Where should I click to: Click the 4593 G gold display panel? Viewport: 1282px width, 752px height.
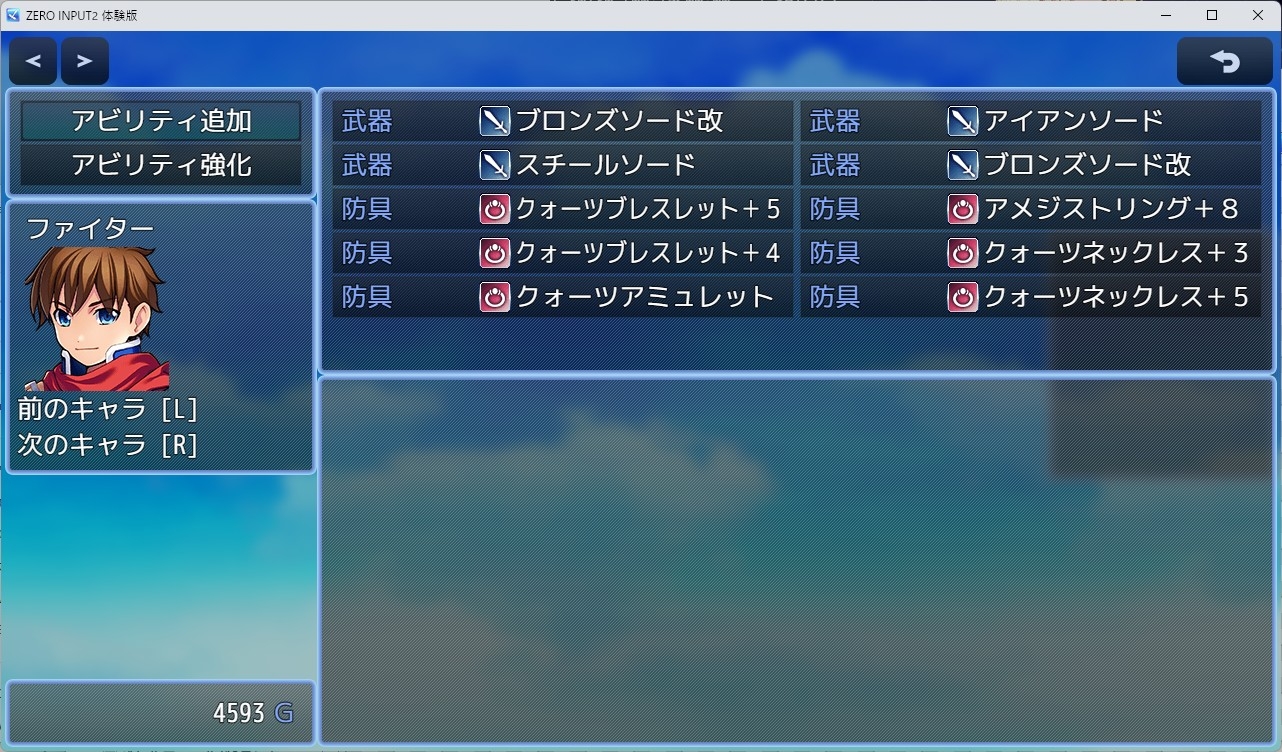point(160,712)
